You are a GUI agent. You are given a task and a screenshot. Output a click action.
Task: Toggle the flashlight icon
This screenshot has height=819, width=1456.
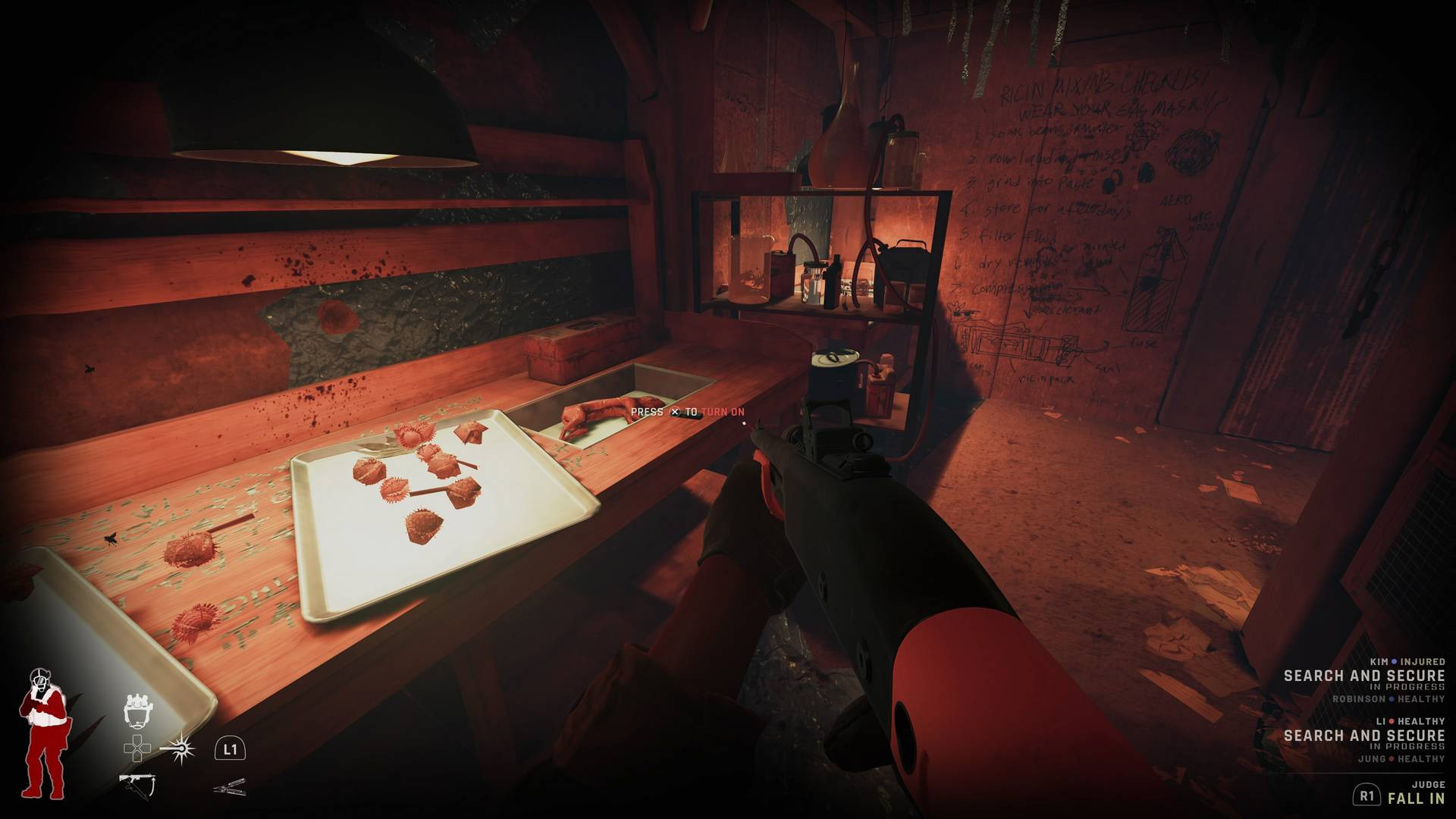point(178,748)
